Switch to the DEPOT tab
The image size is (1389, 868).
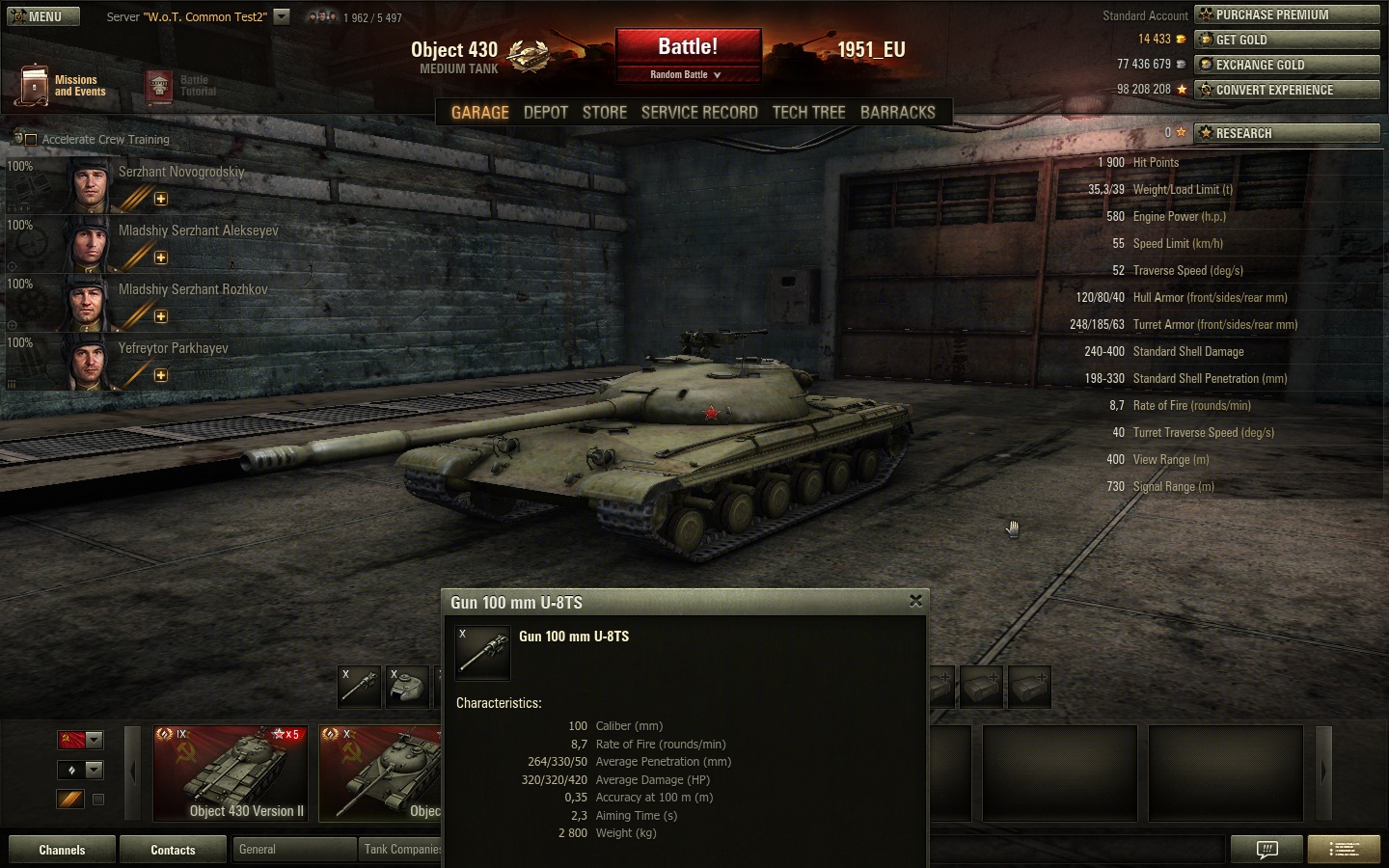(545, 112)
